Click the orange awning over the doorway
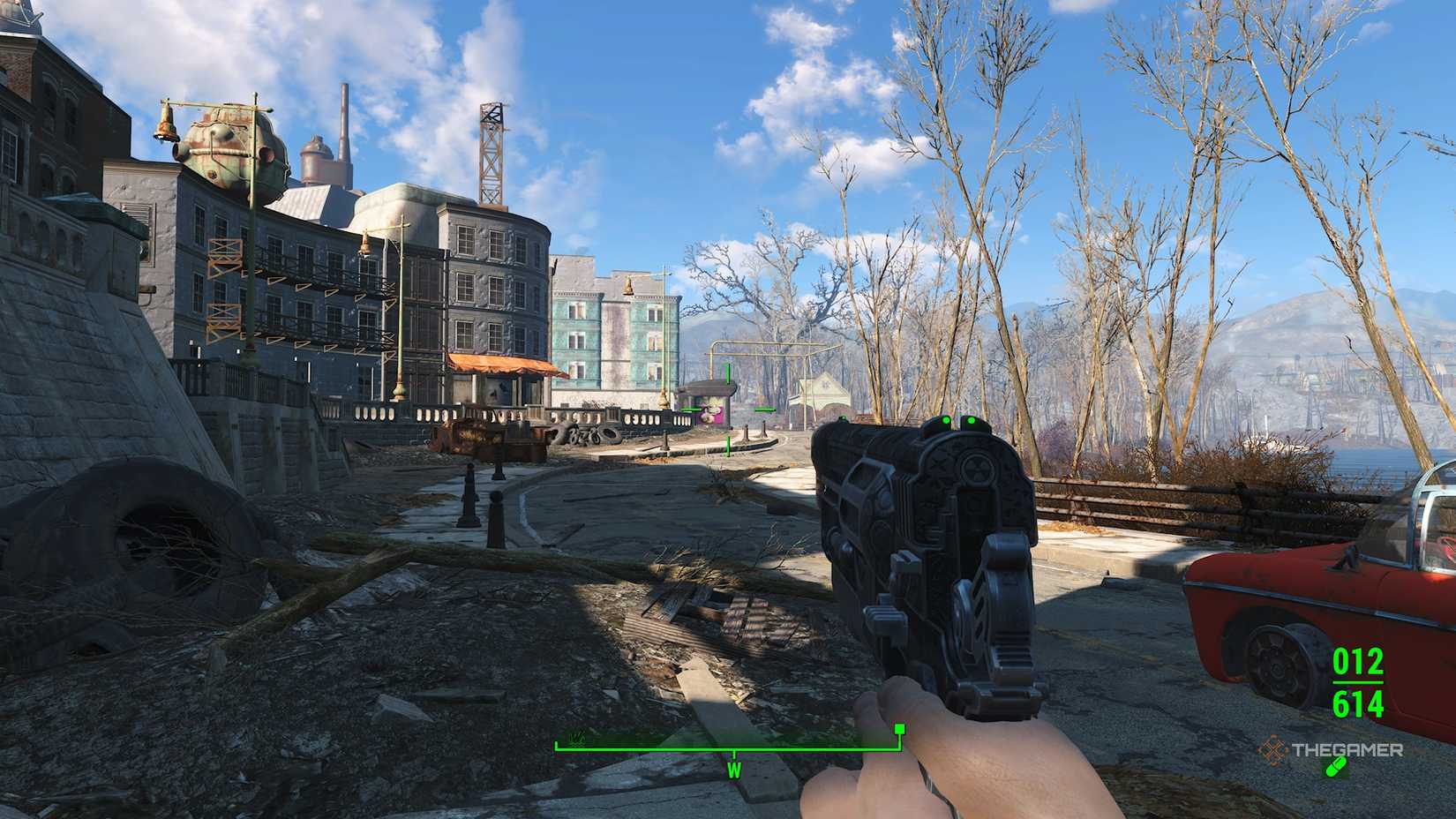 pyautogui.click(x=499, y=364)
